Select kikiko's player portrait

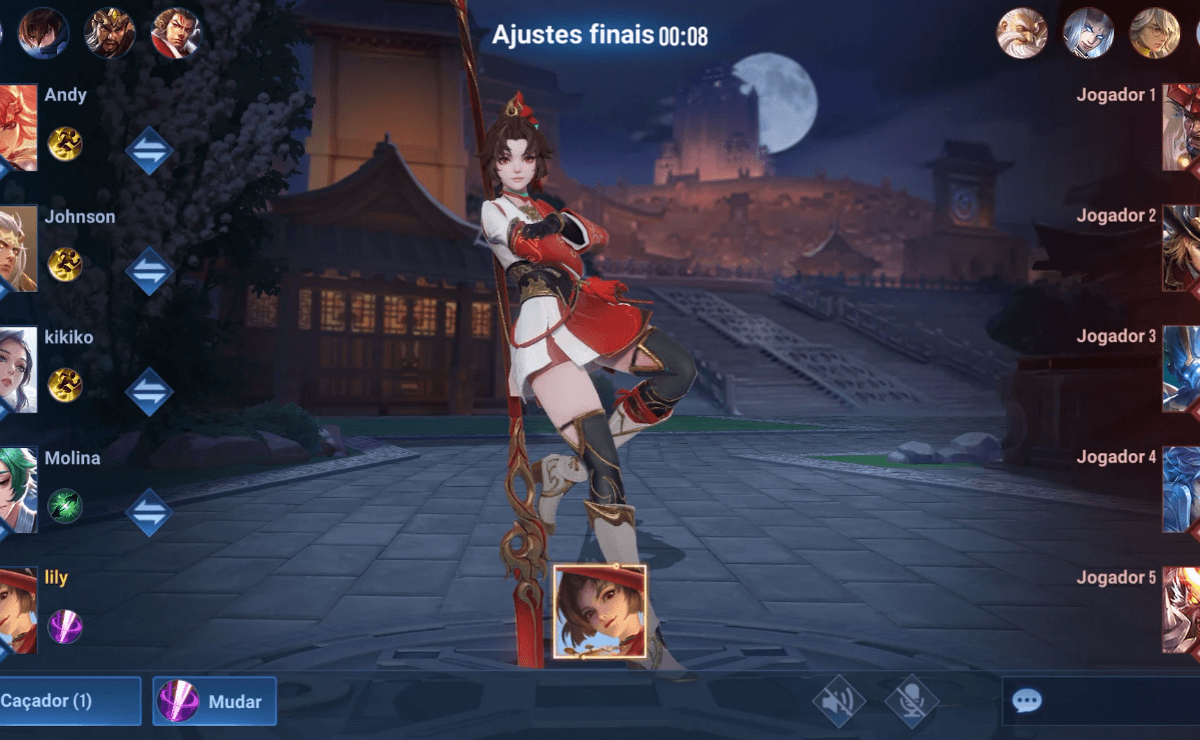point(18,369)
